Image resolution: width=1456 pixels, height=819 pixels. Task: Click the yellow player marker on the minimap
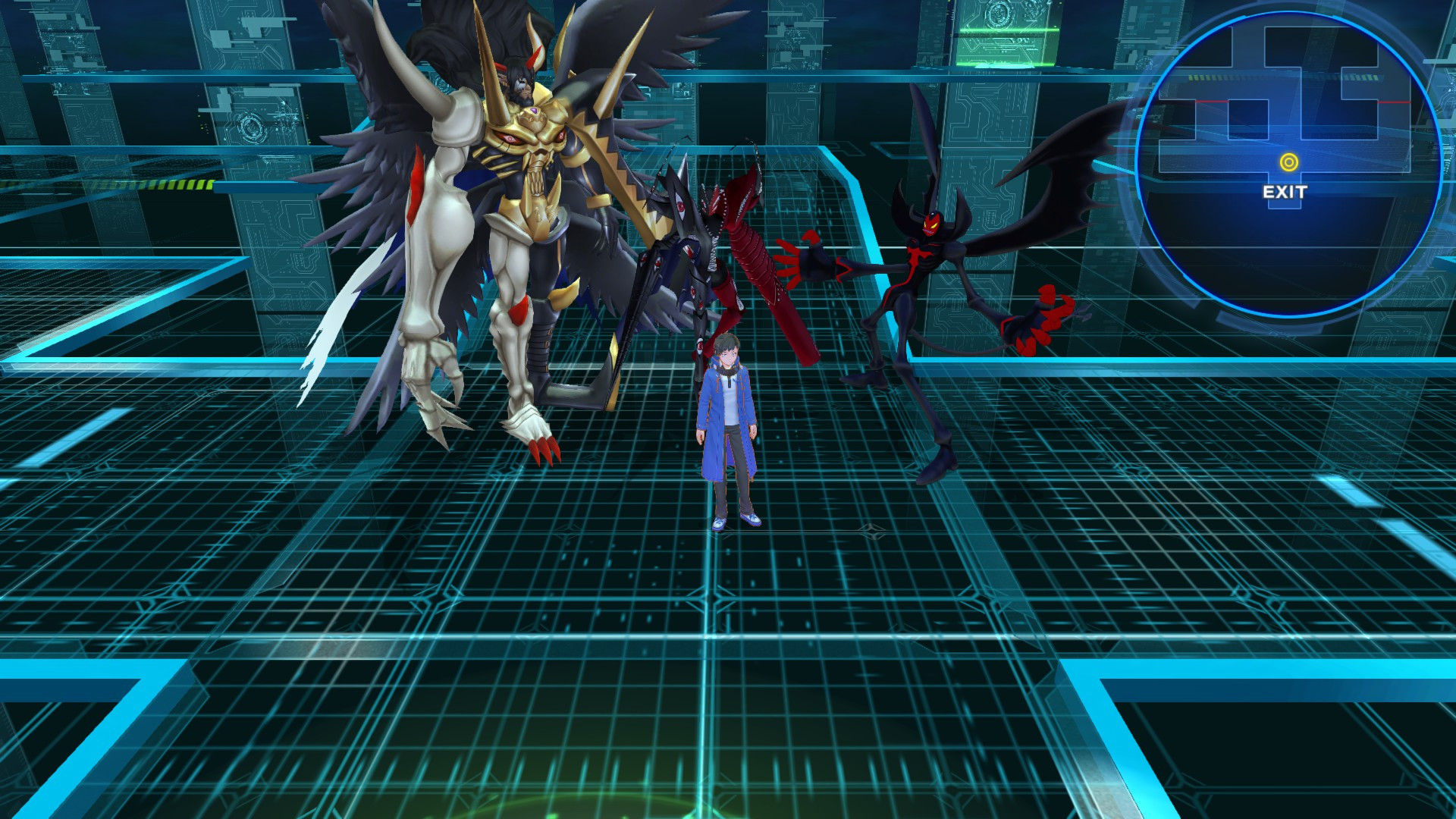[1289, 161]
